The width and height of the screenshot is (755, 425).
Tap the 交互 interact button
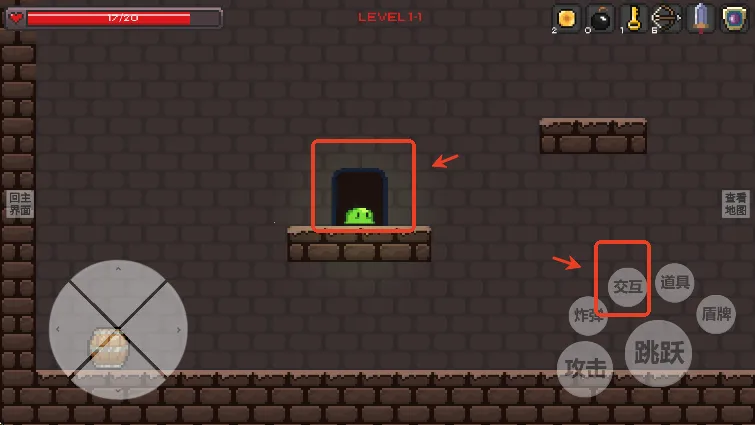point(627,286)
